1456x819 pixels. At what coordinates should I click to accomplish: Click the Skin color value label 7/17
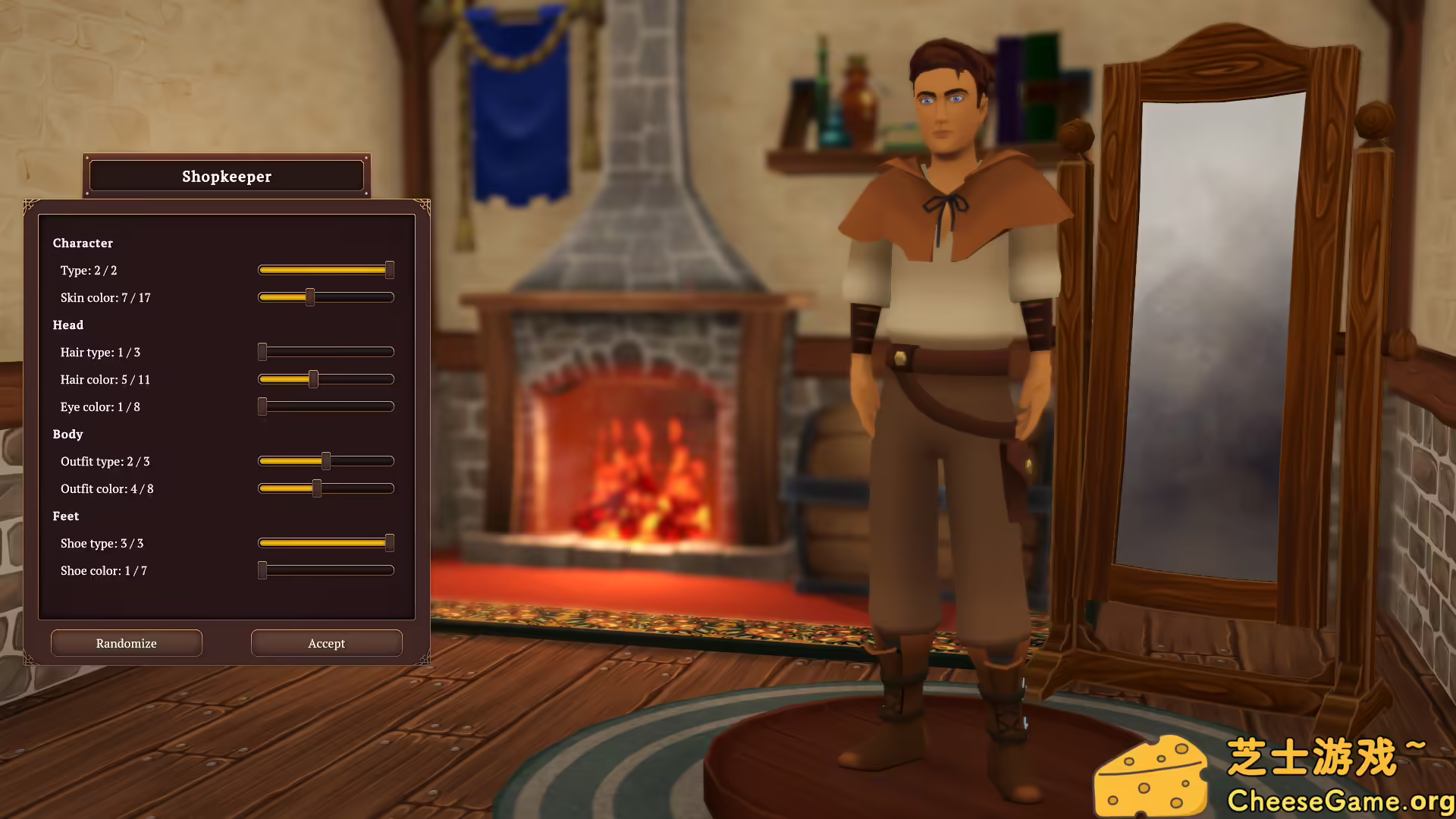[105, 297]
